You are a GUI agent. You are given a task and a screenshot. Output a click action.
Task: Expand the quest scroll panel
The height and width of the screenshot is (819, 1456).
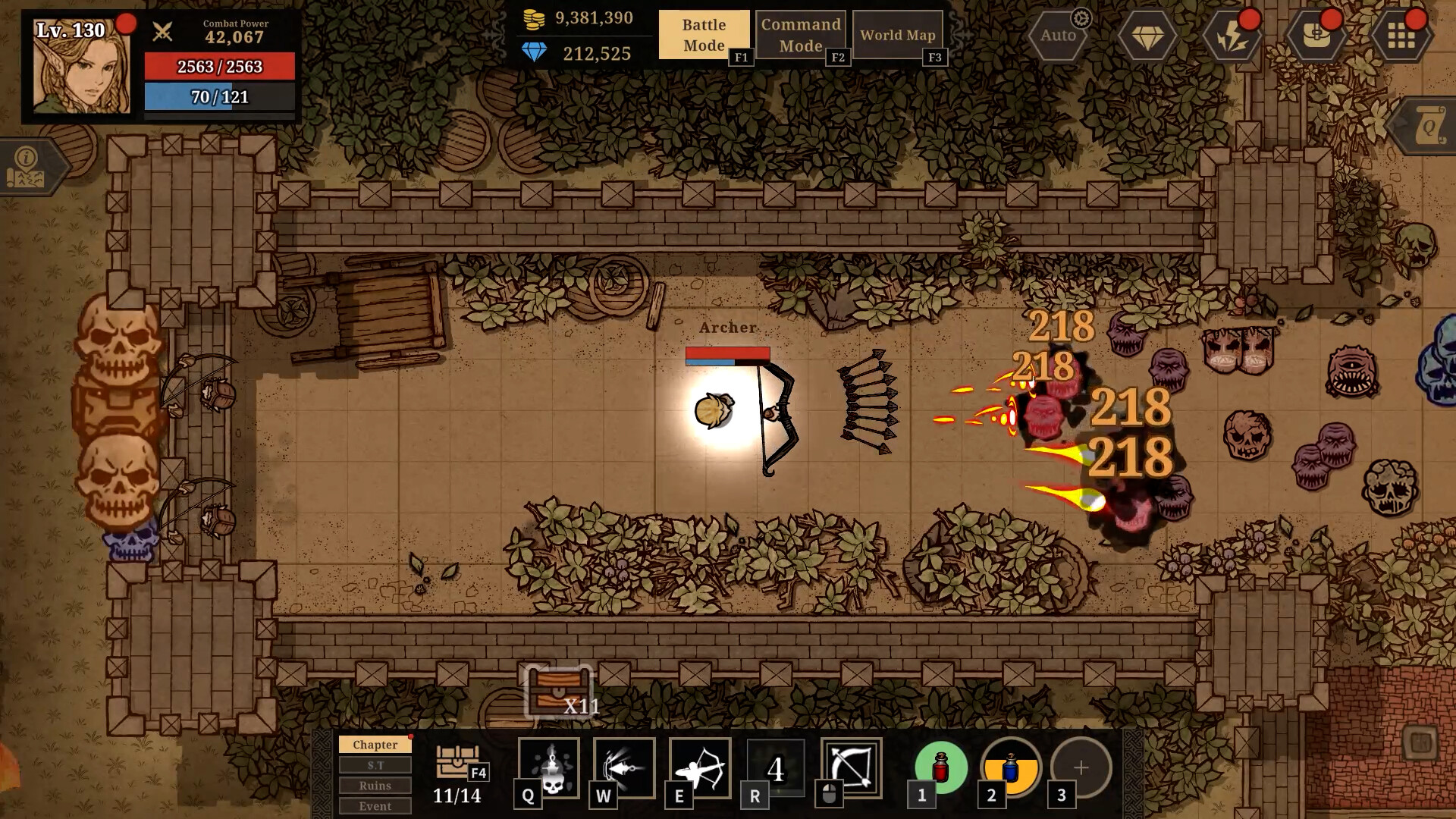1429,124
